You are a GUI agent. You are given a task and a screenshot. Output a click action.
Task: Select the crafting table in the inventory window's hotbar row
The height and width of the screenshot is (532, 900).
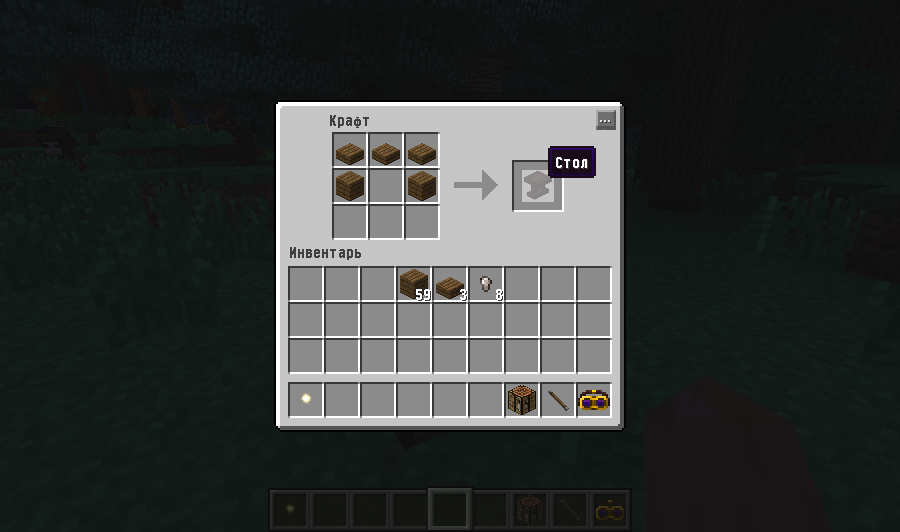click(522, 400)
